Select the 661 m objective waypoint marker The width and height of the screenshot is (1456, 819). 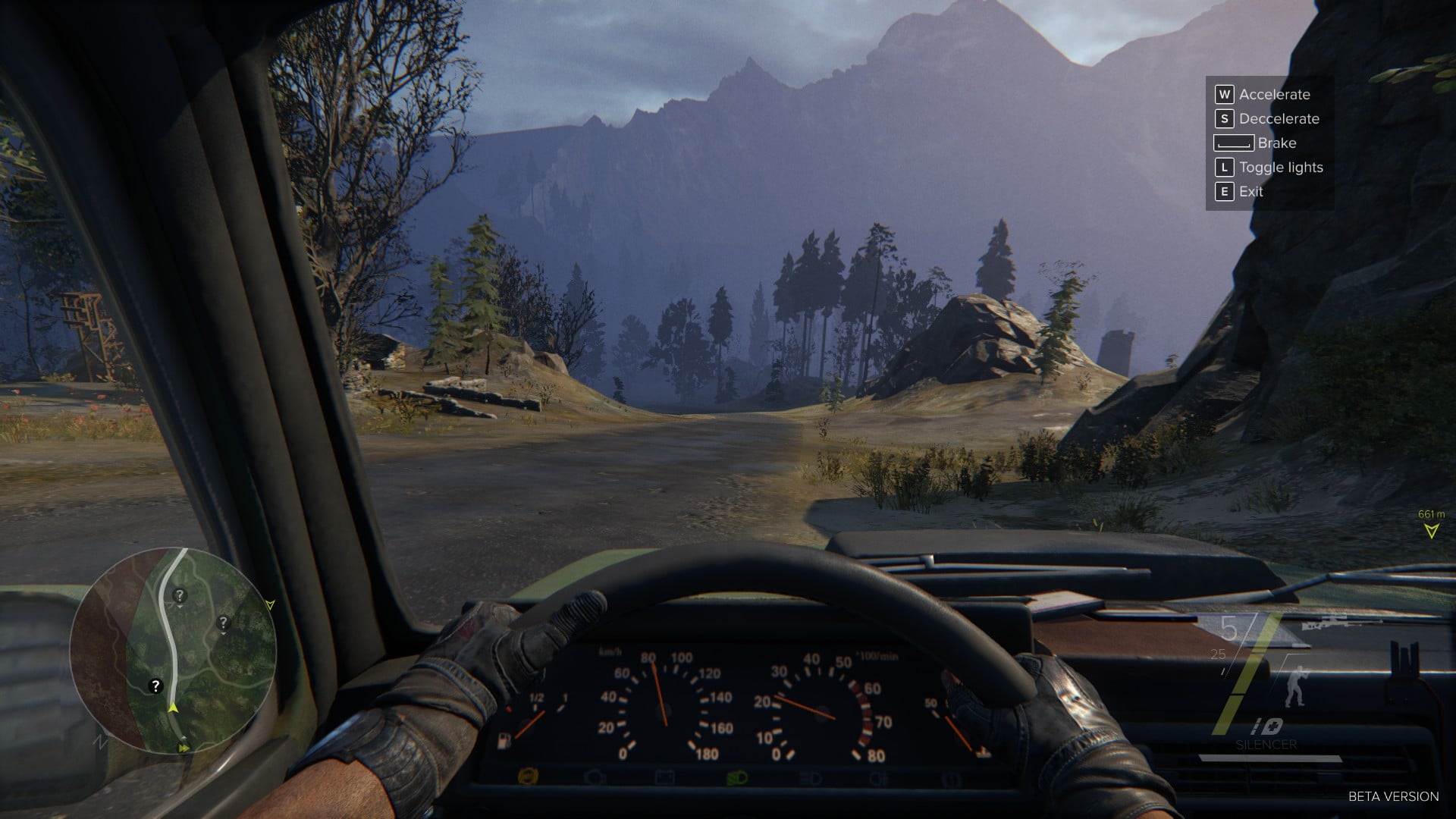[1431, 531]
